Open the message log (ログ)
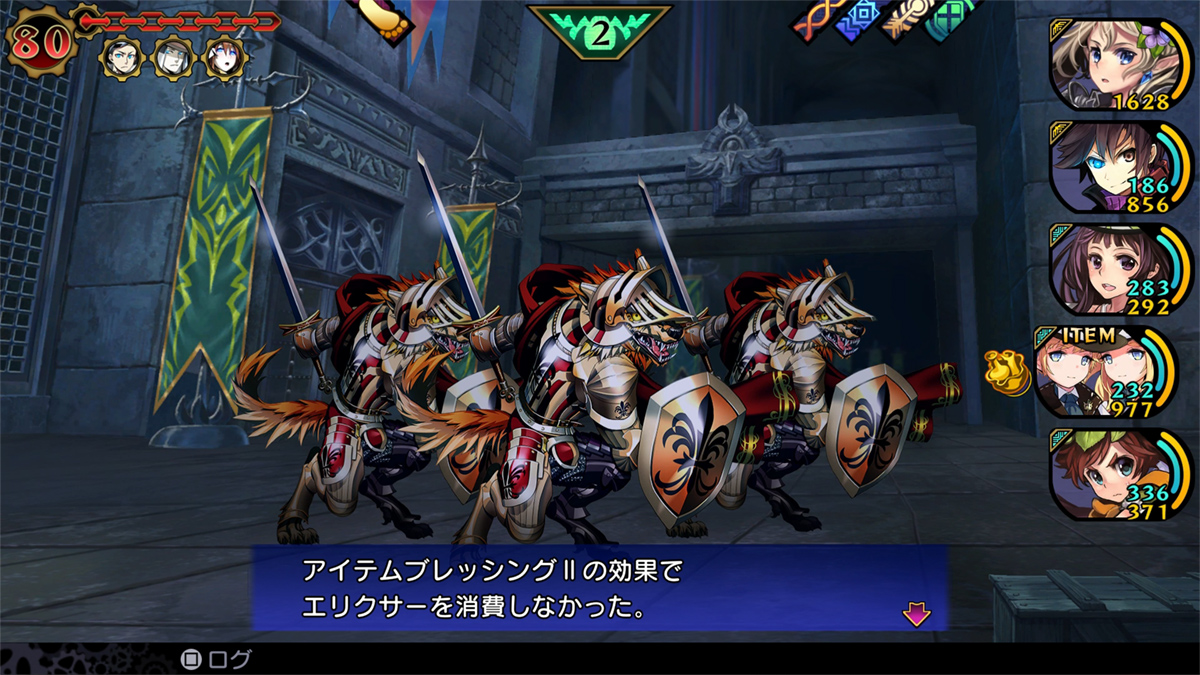Image resolution: width=1200 pixels, height=675 pixels. click(x=216, y=659)
